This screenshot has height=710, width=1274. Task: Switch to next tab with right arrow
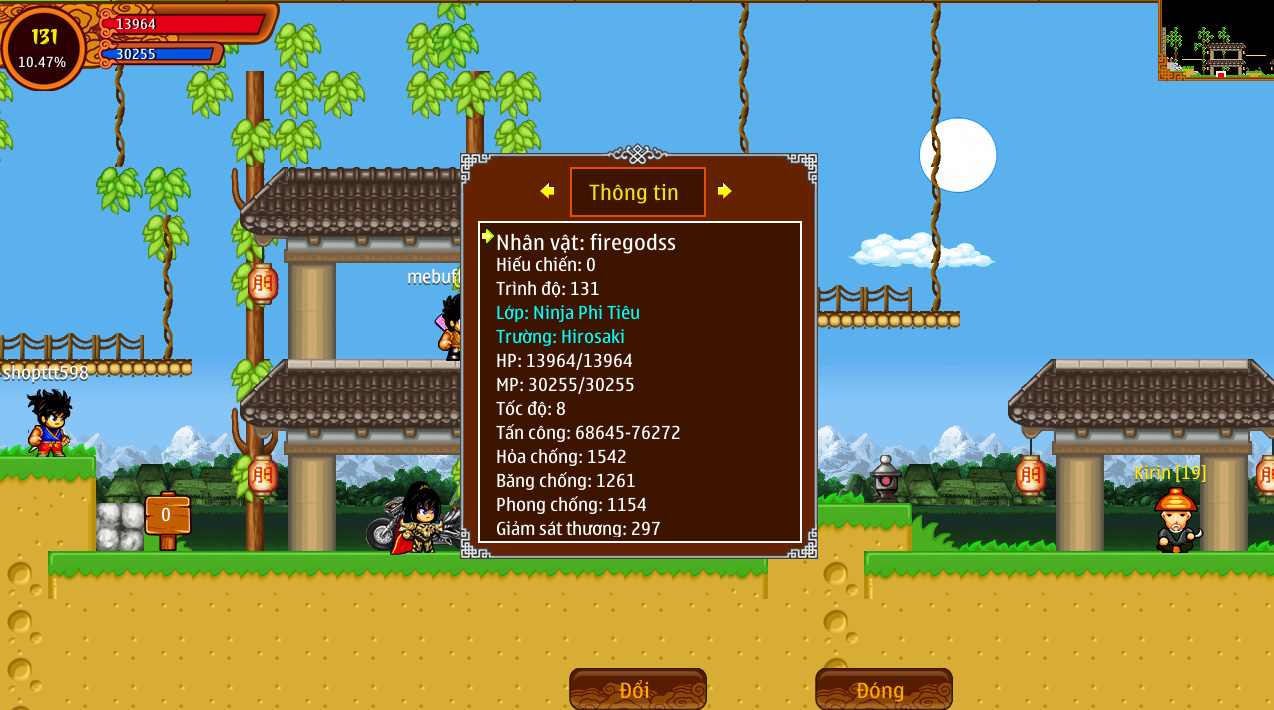725,191
